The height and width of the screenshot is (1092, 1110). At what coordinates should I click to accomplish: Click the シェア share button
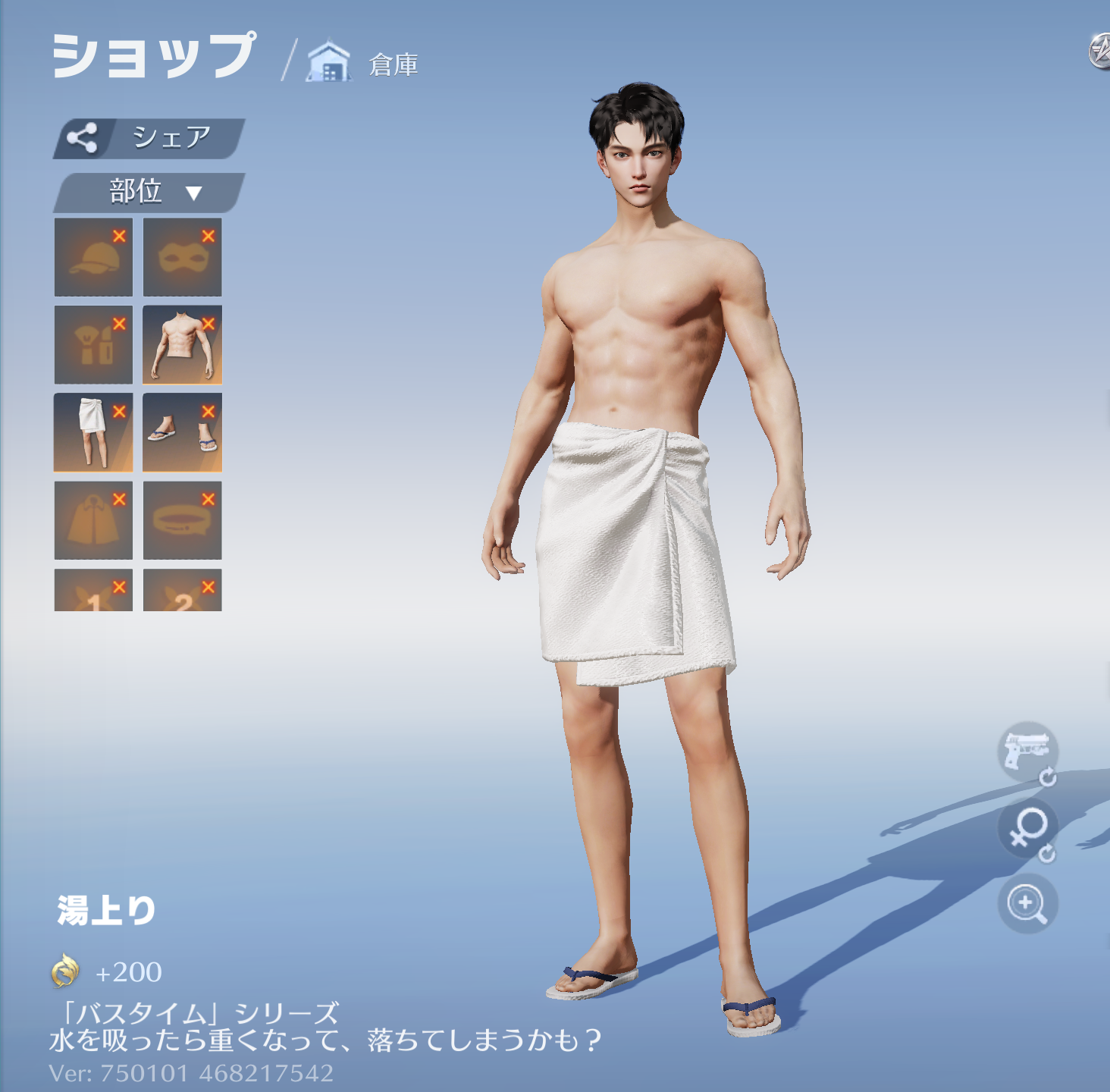[149, 138]
